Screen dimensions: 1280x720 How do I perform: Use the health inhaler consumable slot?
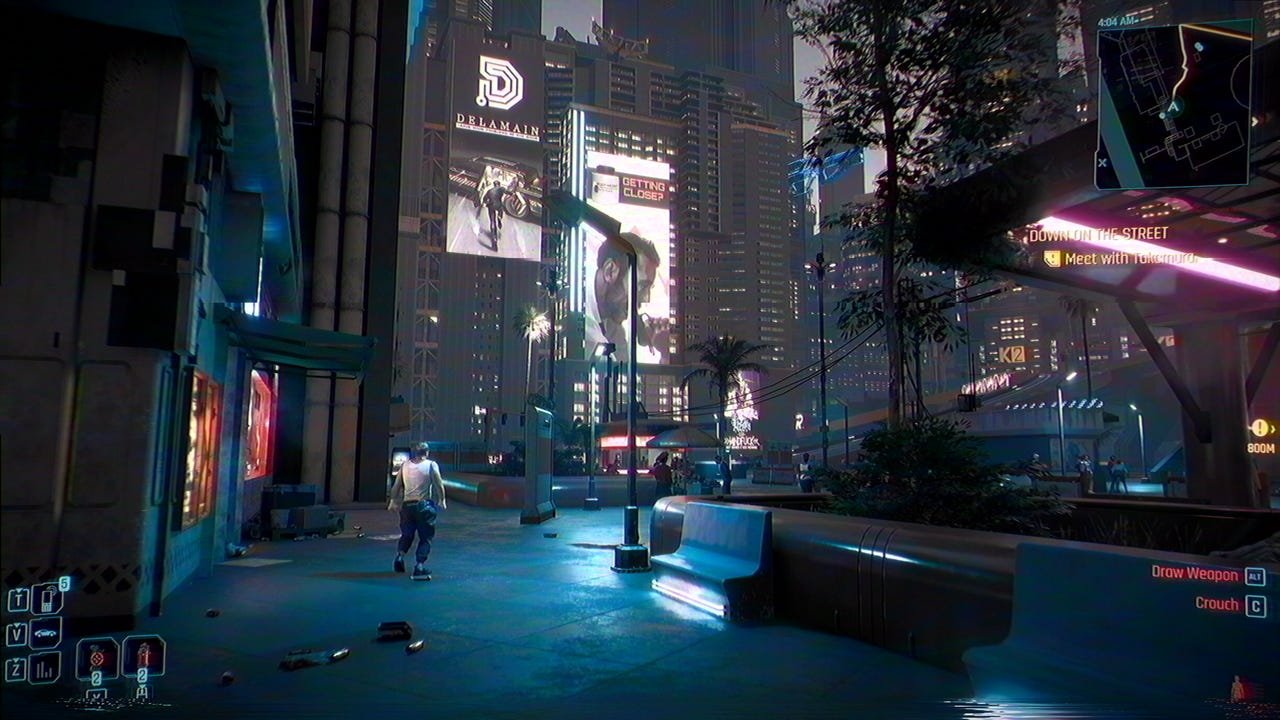(x=143, y=655)
